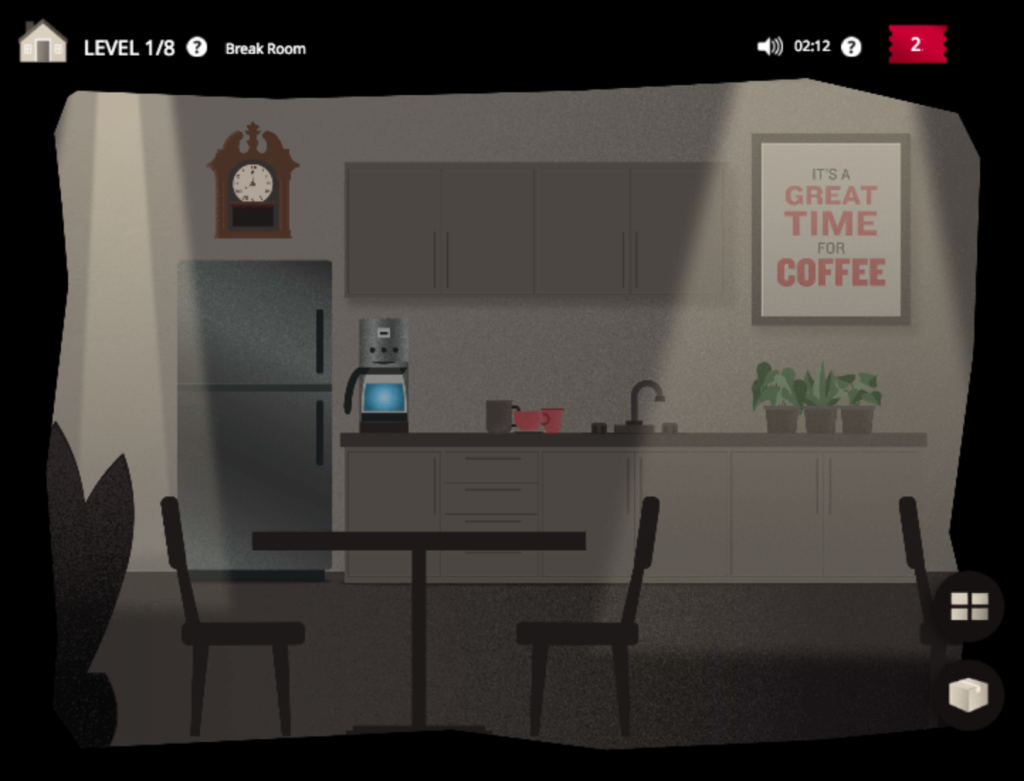The height and width of the screenshot is (781, 1024).
Task: Open the four-square grid button
Action: click(968, 606)
